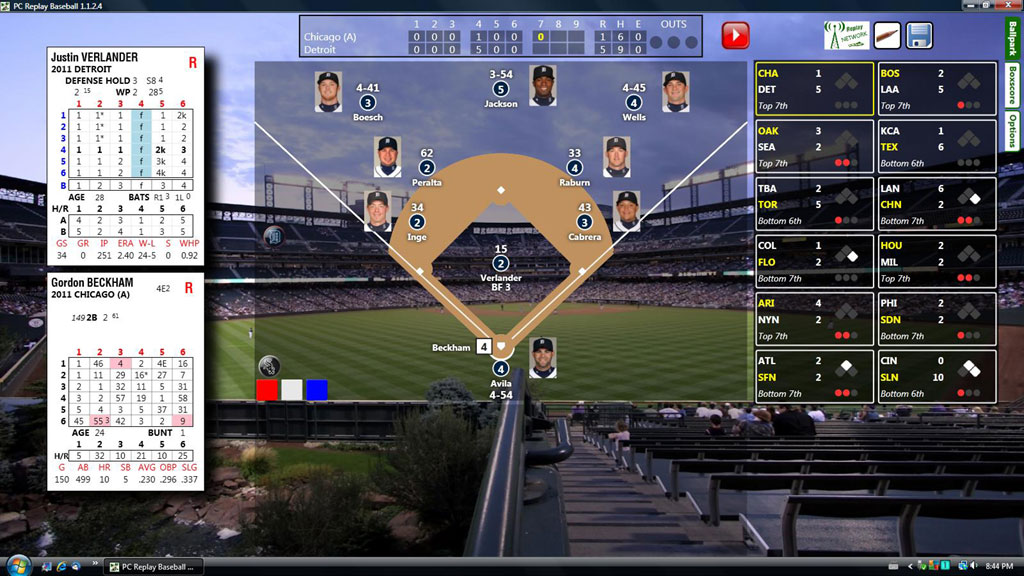Select the CIN vs SLN scoreboard game
Screen dimensions: 1024x576
(x=936, y=377)
